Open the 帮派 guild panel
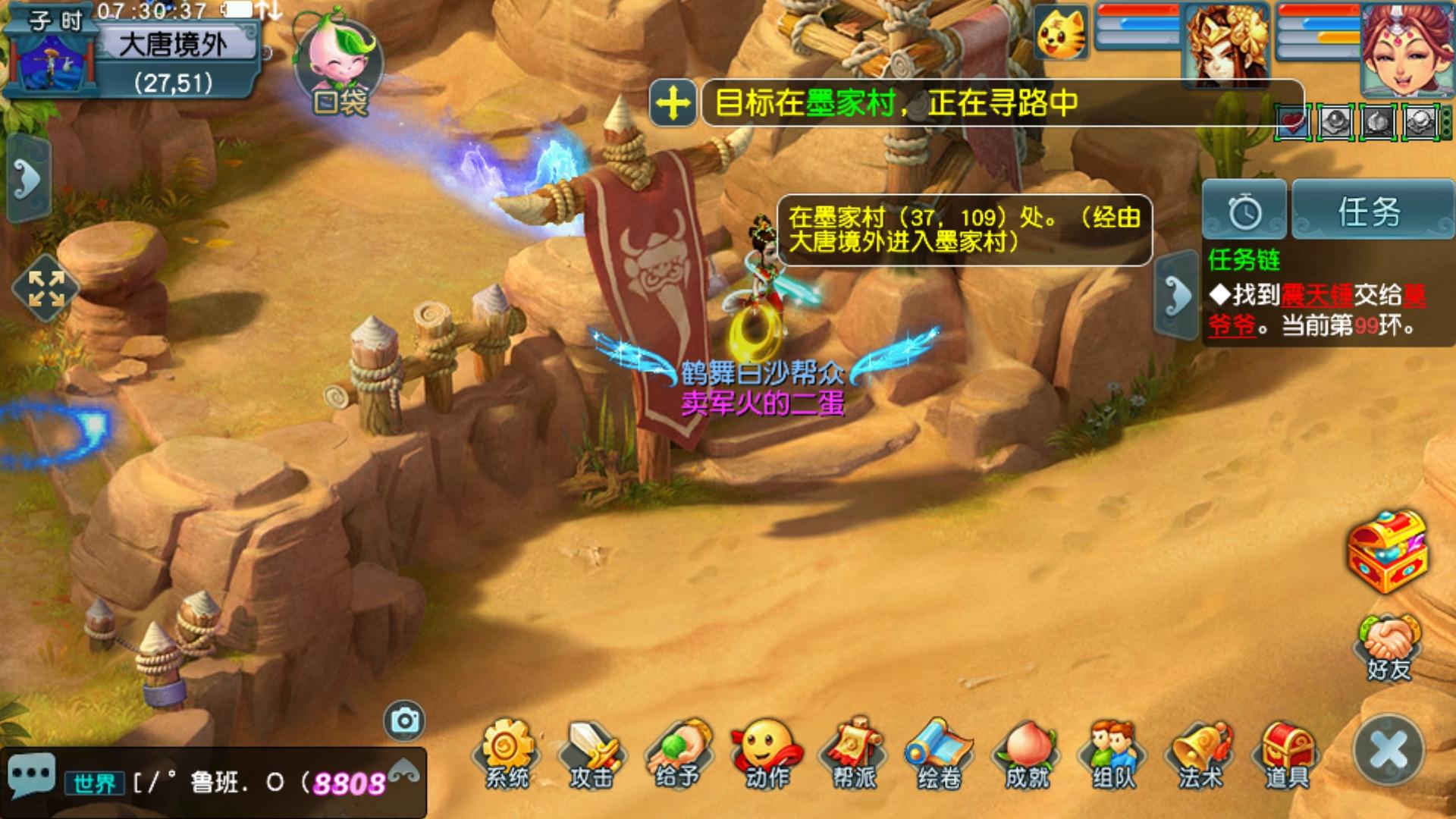Image resolution: width=1456 pixels, height=819 pixels. (853, 752)
